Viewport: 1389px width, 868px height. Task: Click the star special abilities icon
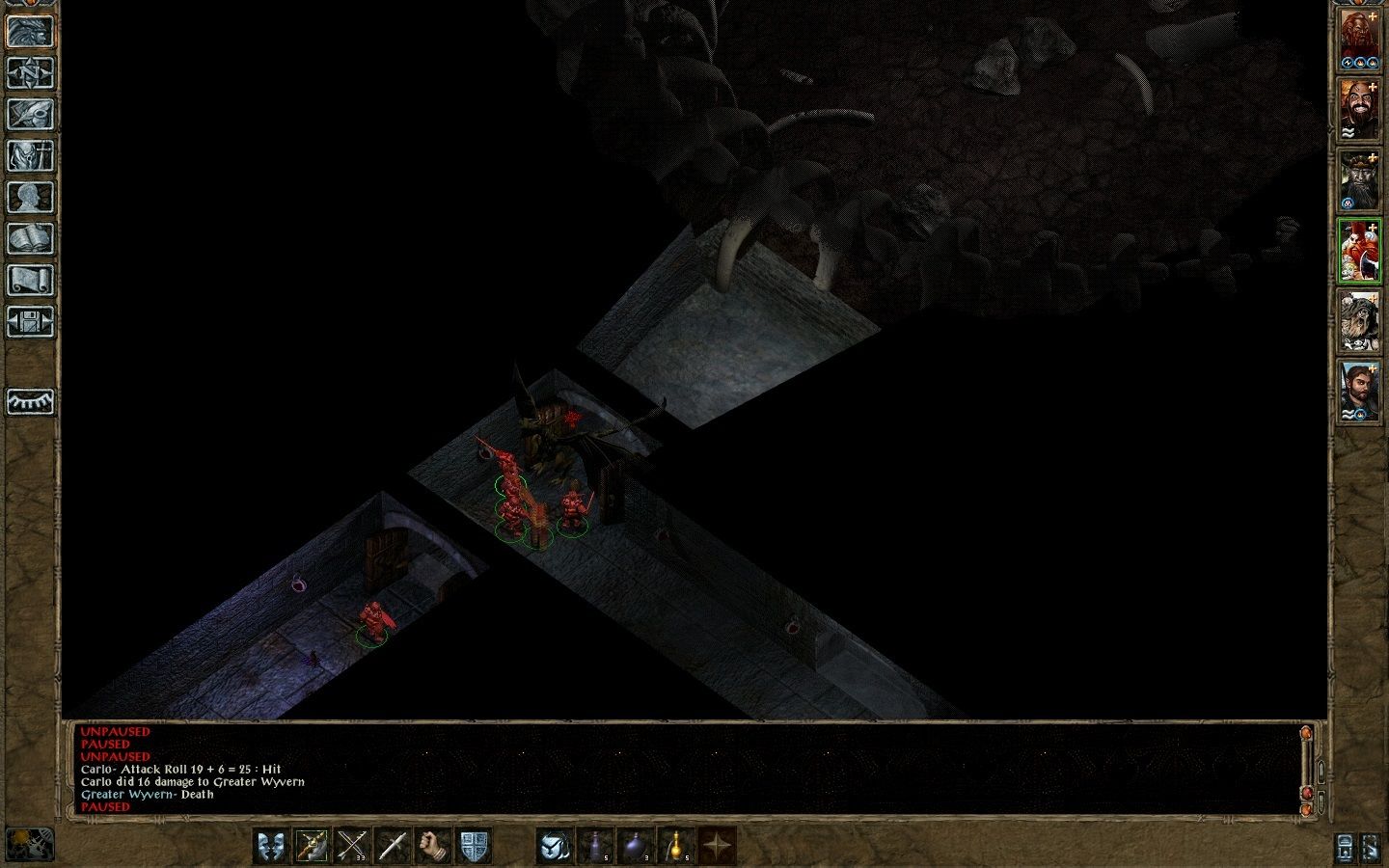click(x=719, y=848)
